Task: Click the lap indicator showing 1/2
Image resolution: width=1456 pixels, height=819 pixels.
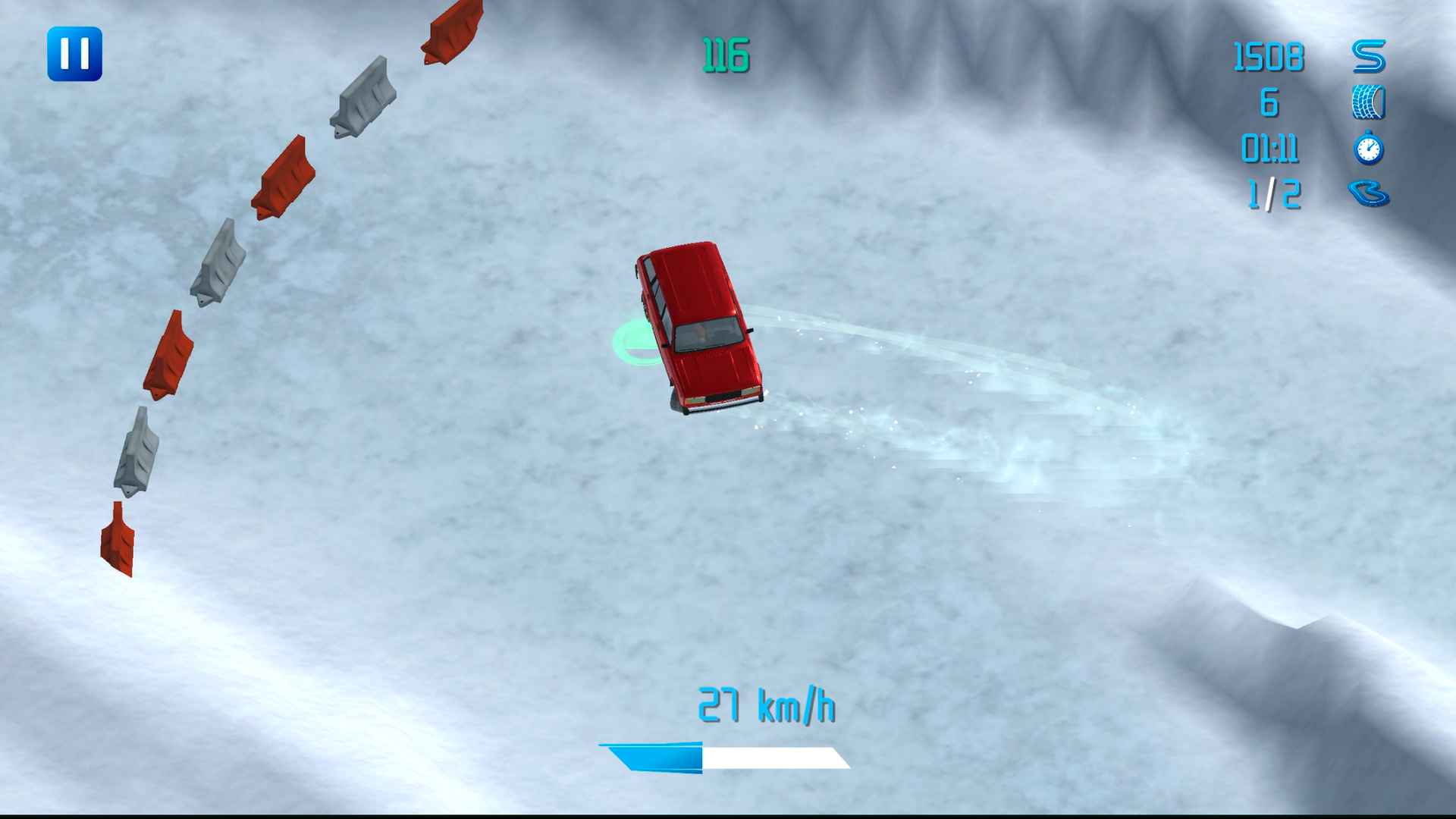Action: pyautogui.click(x=1274, y=196)
